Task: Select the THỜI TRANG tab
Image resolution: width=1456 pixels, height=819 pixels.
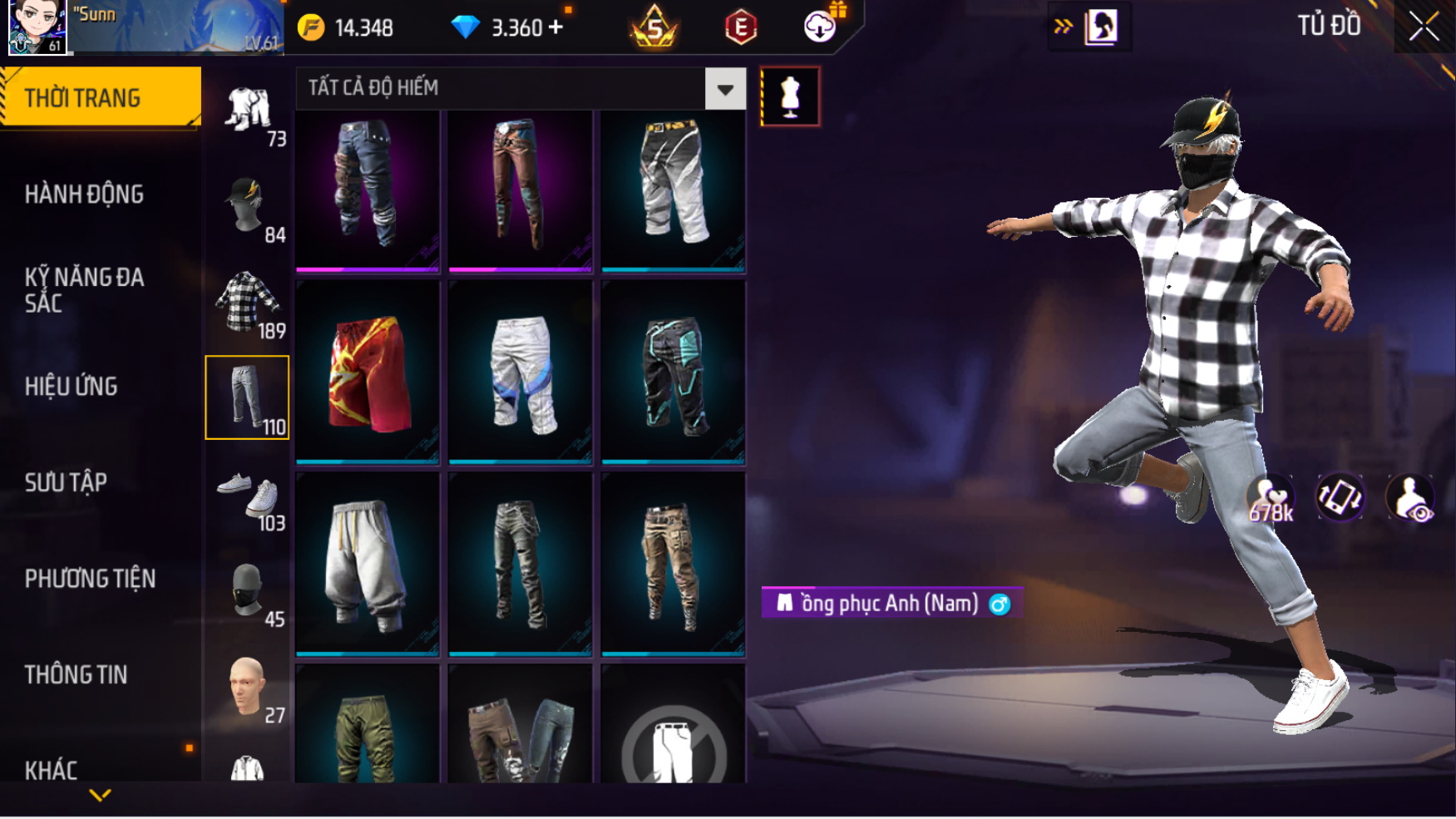Action: tap(100, 97)
